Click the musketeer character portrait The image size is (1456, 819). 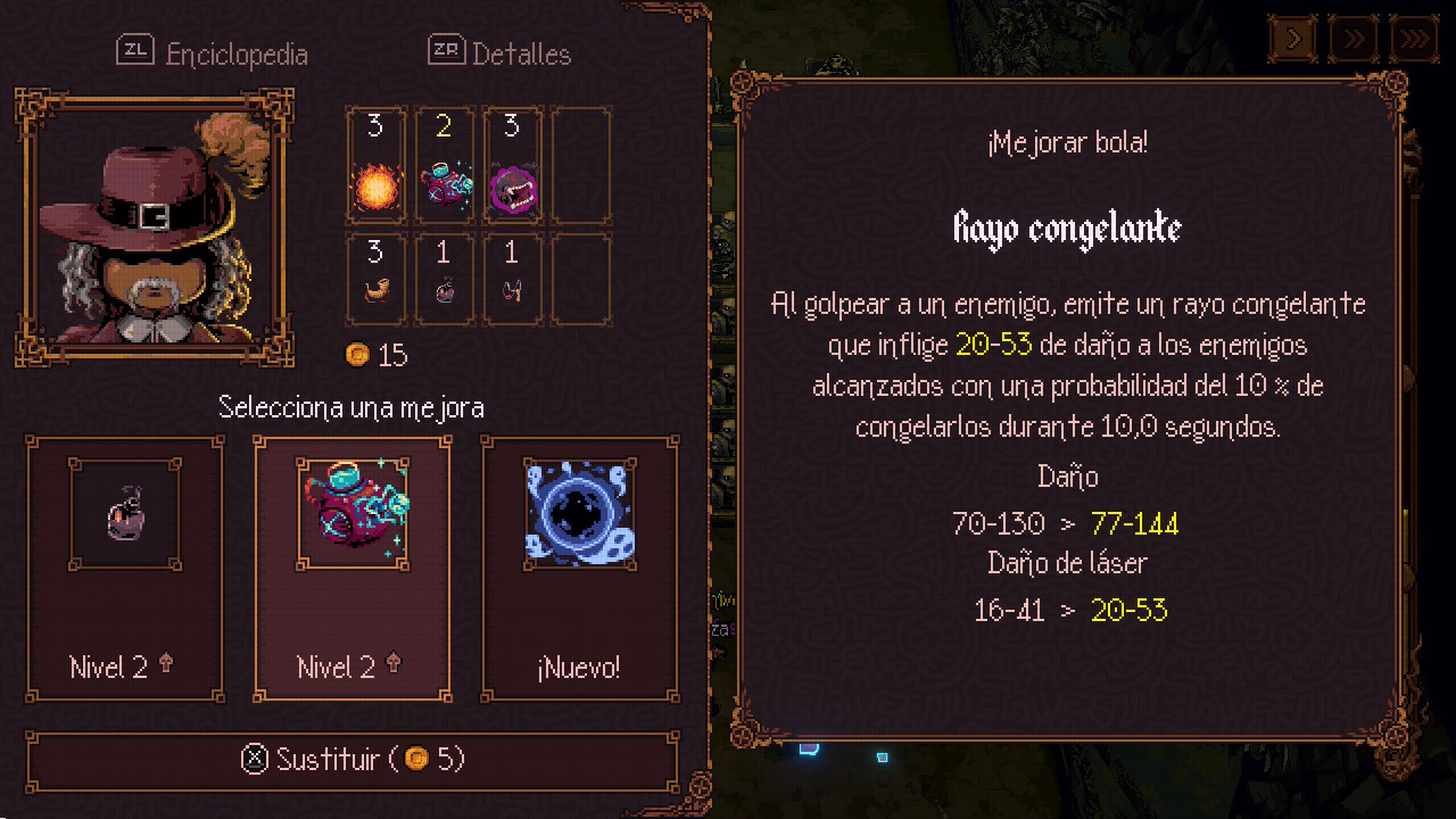point(154,227)
